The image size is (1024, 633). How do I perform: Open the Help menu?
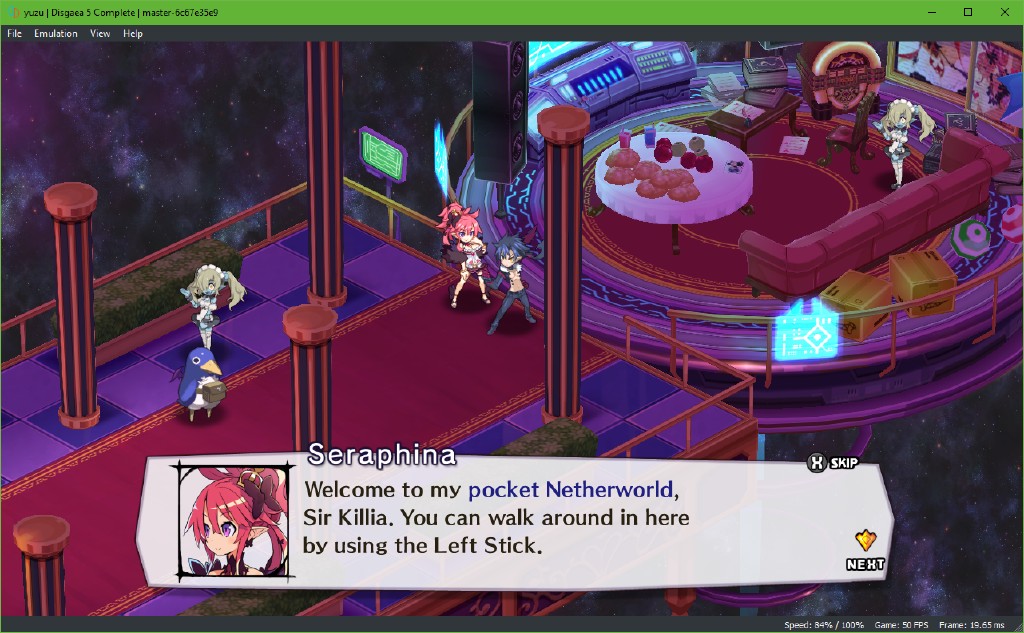point(133,33)
